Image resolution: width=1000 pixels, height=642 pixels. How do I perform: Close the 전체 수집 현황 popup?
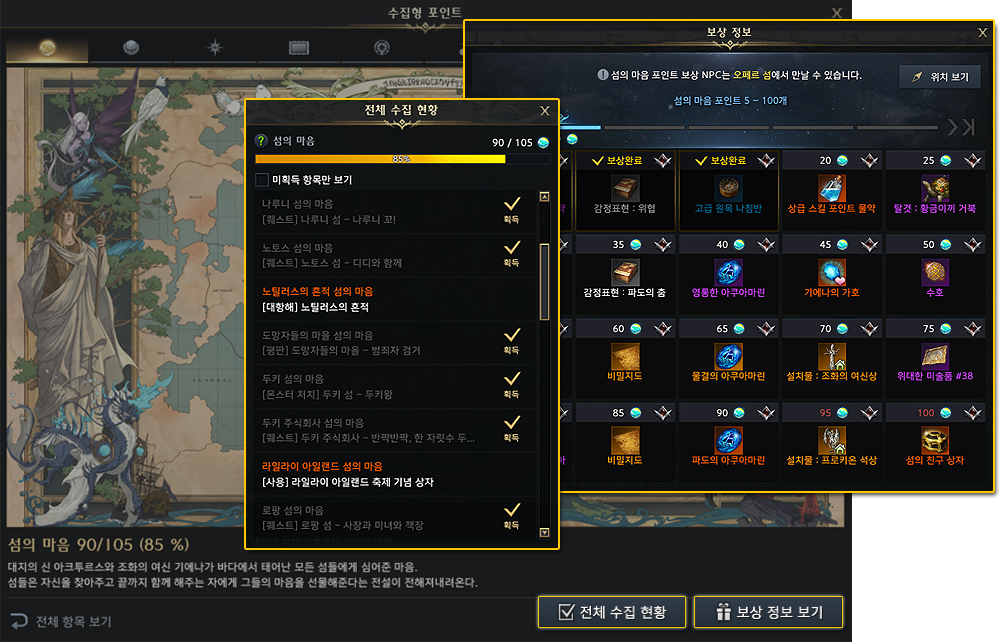(544, 111)
